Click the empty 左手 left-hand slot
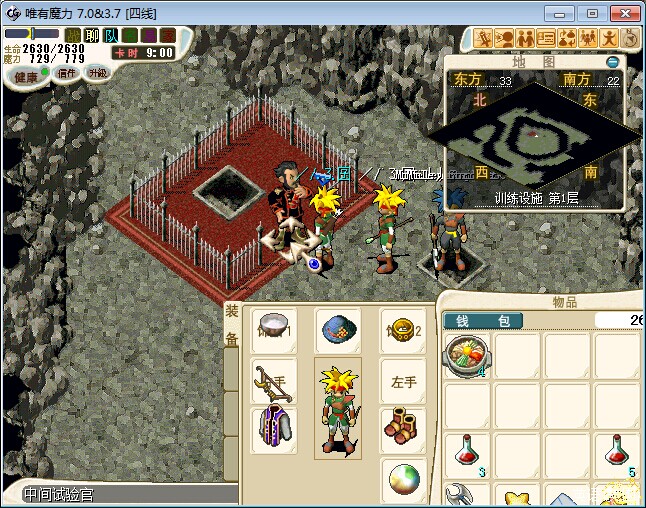The width and height of the screenshot is (646, 508). (x=404, y=379)
